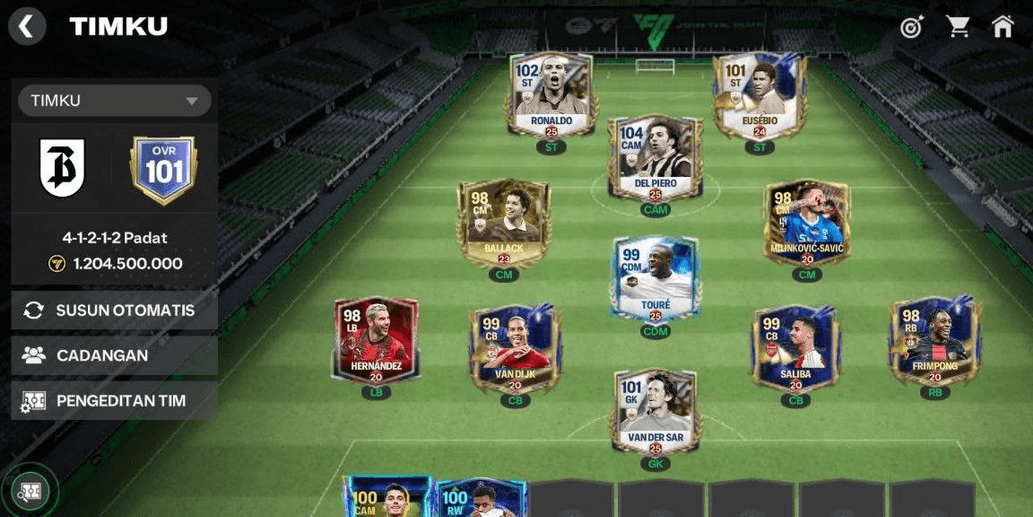
Task: Choose the Del Piero CAM card
Action: [x=655, y=157]
